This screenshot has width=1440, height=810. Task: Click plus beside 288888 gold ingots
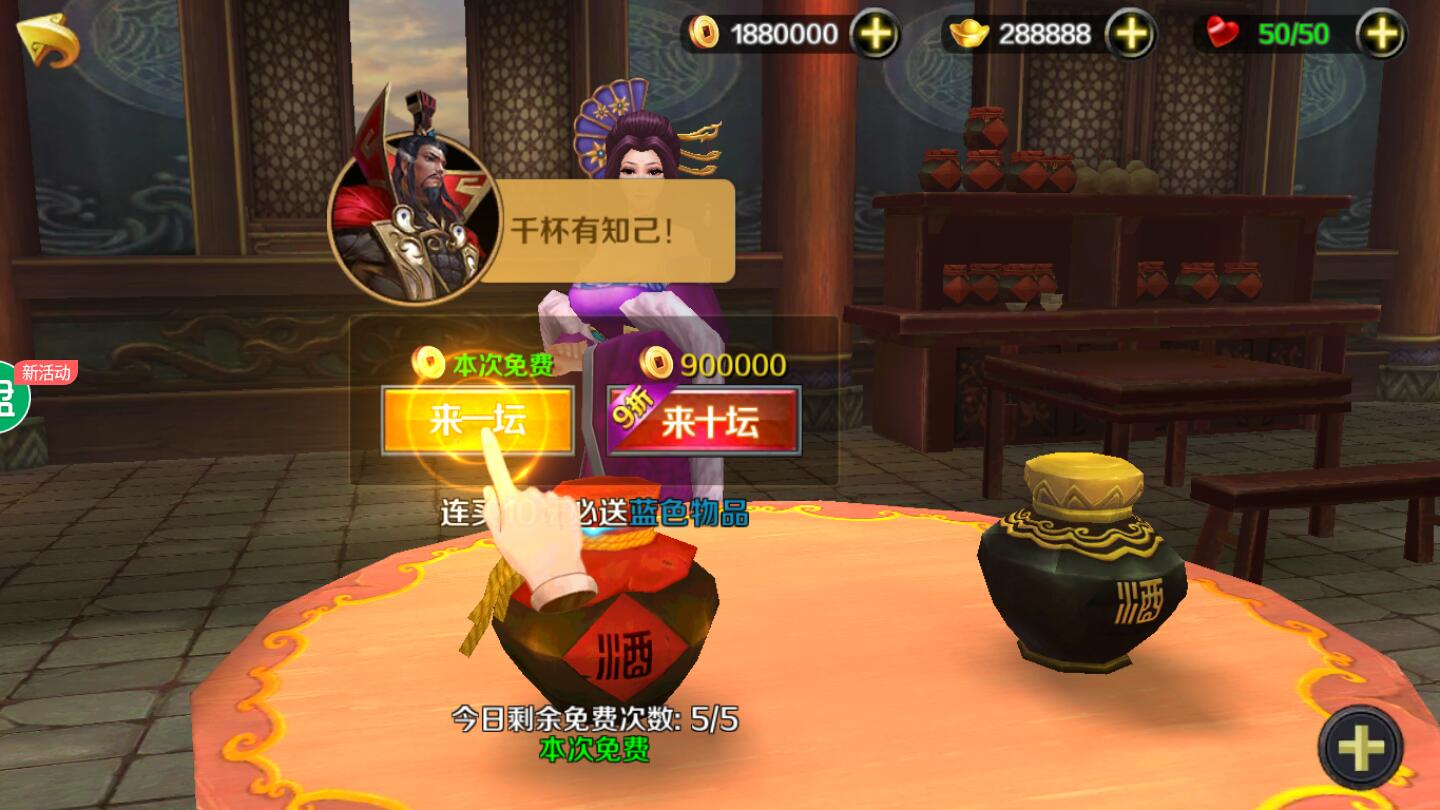(x=1130, y=33)
